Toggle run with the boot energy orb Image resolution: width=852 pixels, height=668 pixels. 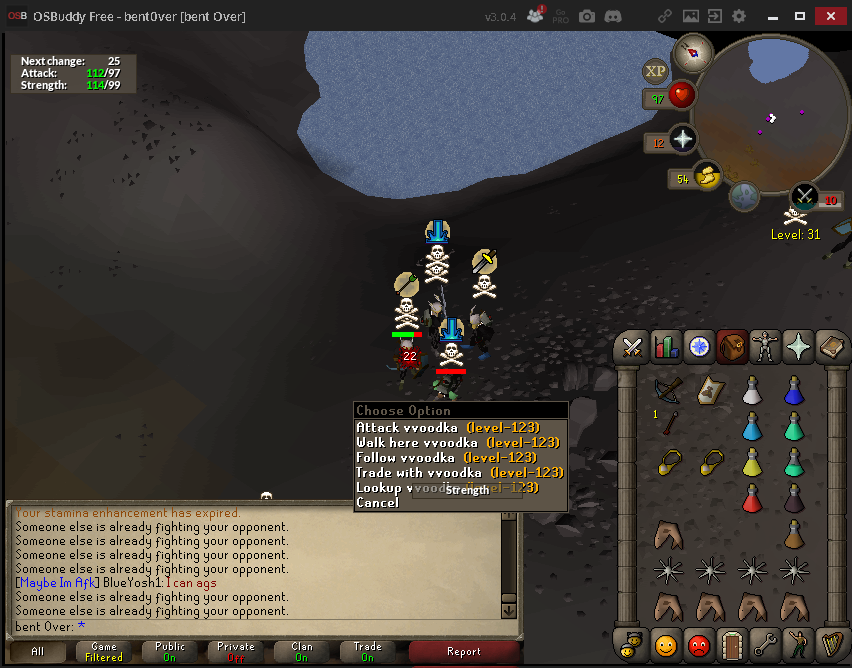coord(707,176)
